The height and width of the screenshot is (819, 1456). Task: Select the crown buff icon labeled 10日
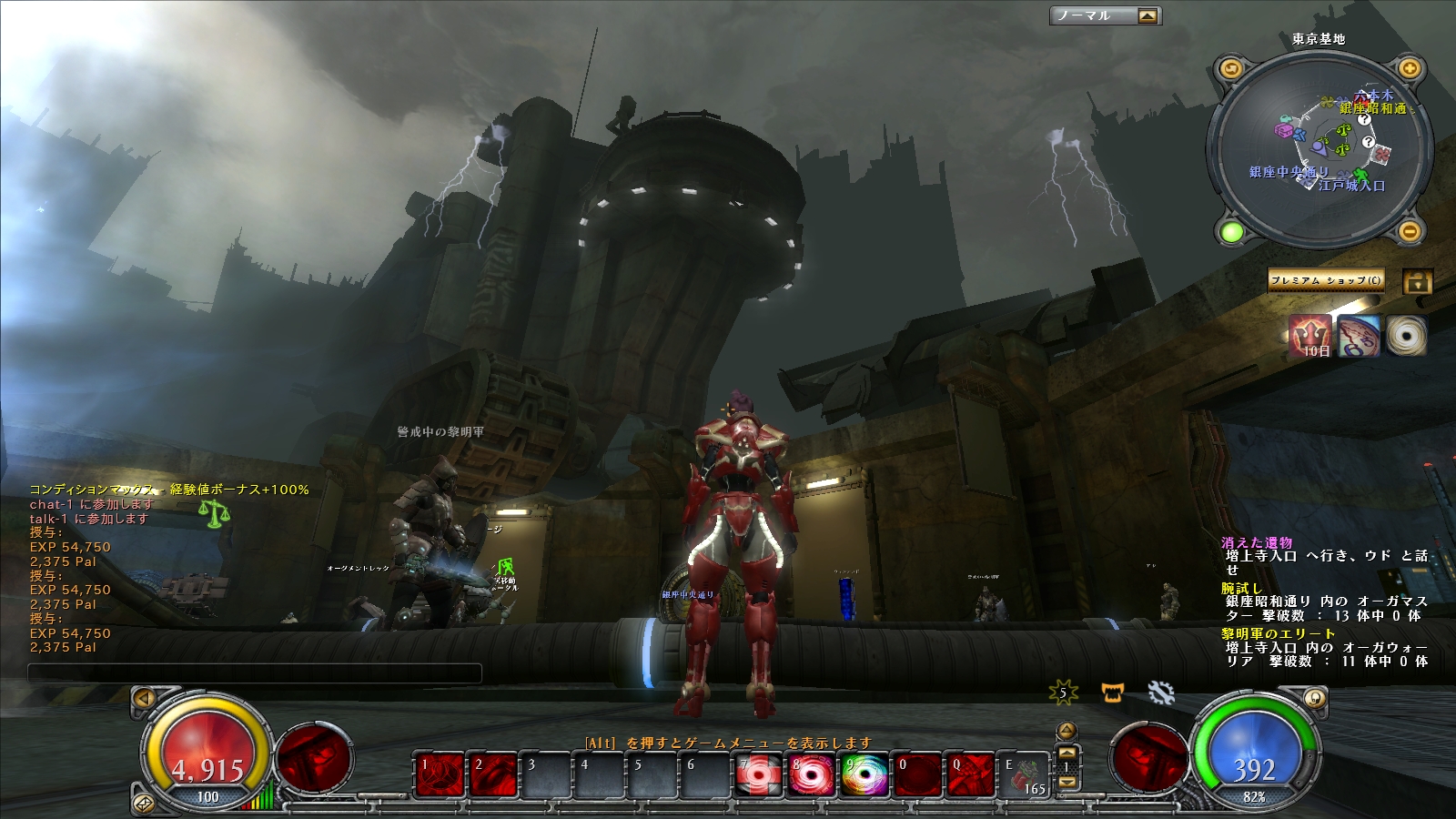(1310, 336)
